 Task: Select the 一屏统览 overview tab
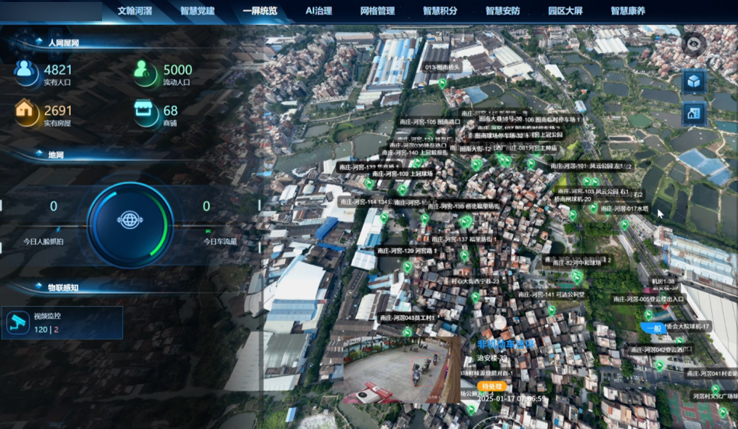point(260,11)
